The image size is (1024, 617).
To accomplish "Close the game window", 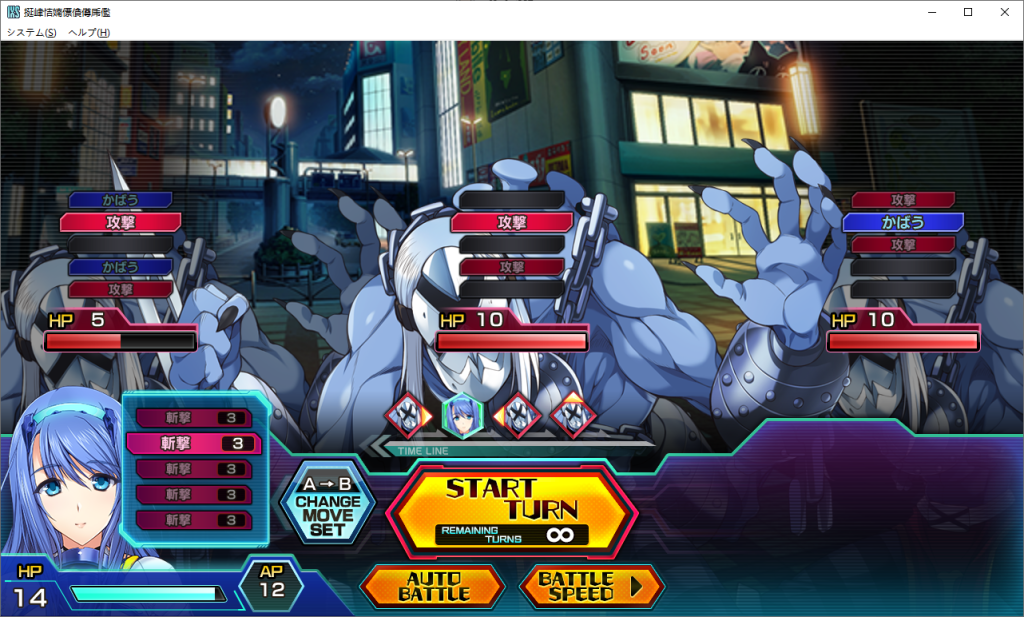I will click(x=1003, y=12).
